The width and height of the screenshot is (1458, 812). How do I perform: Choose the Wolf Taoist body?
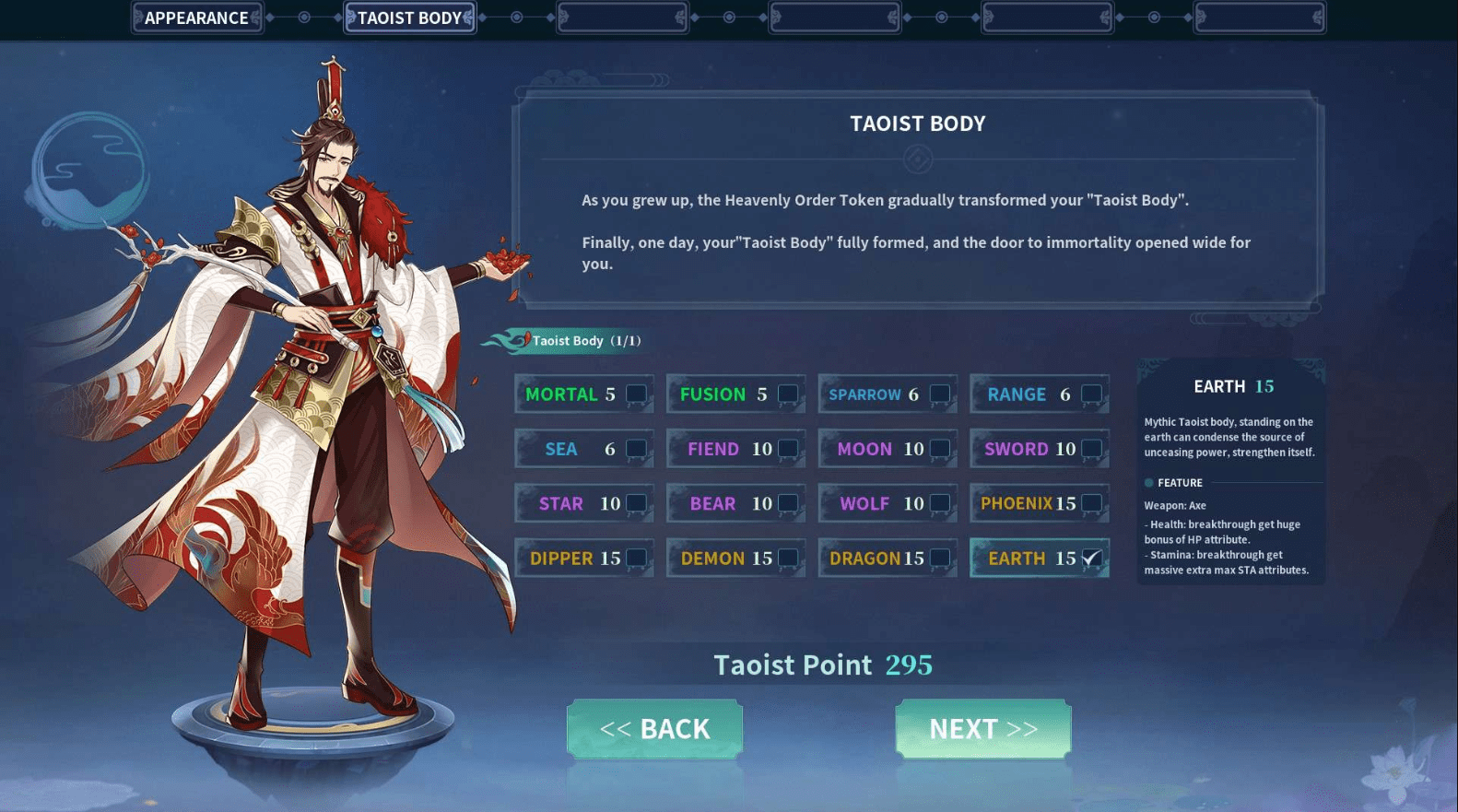point(940,503)
